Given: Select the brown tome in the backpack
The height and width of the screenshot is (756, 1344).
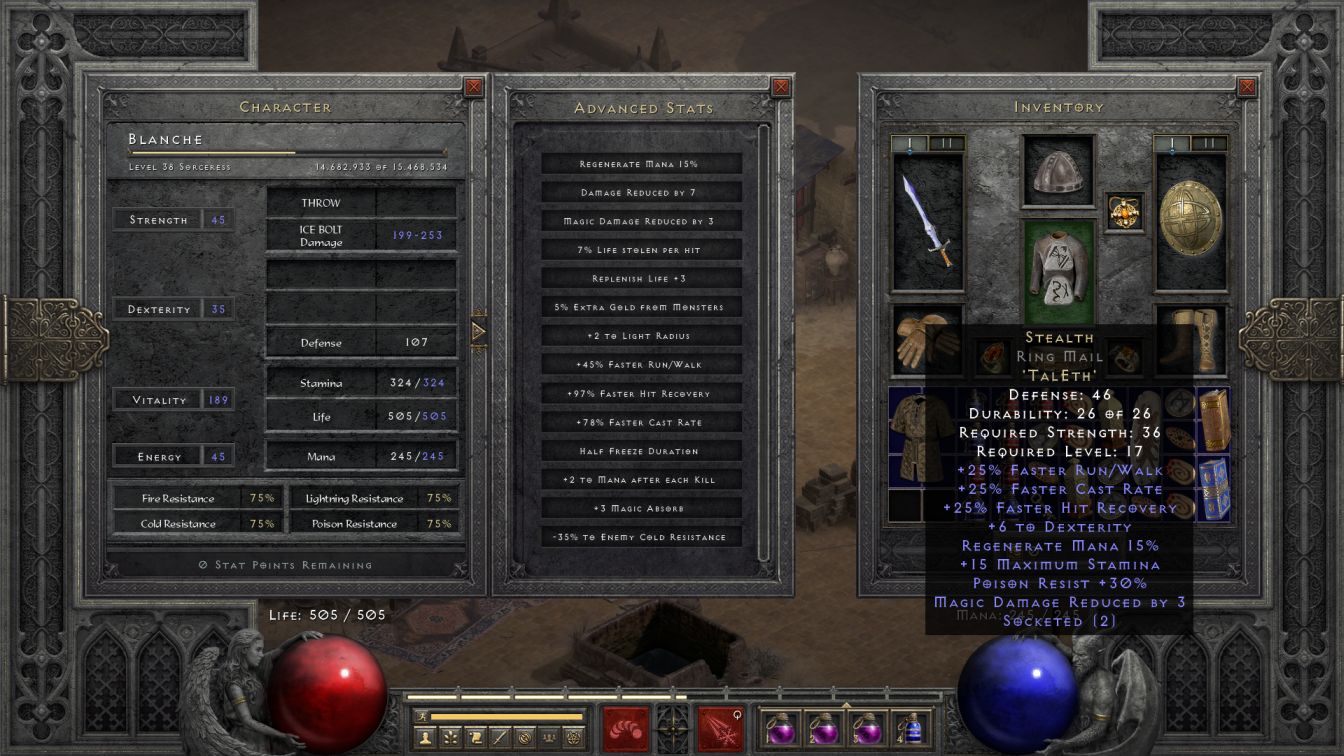Looking at the screenshot, I should [x=1213, y=420].
